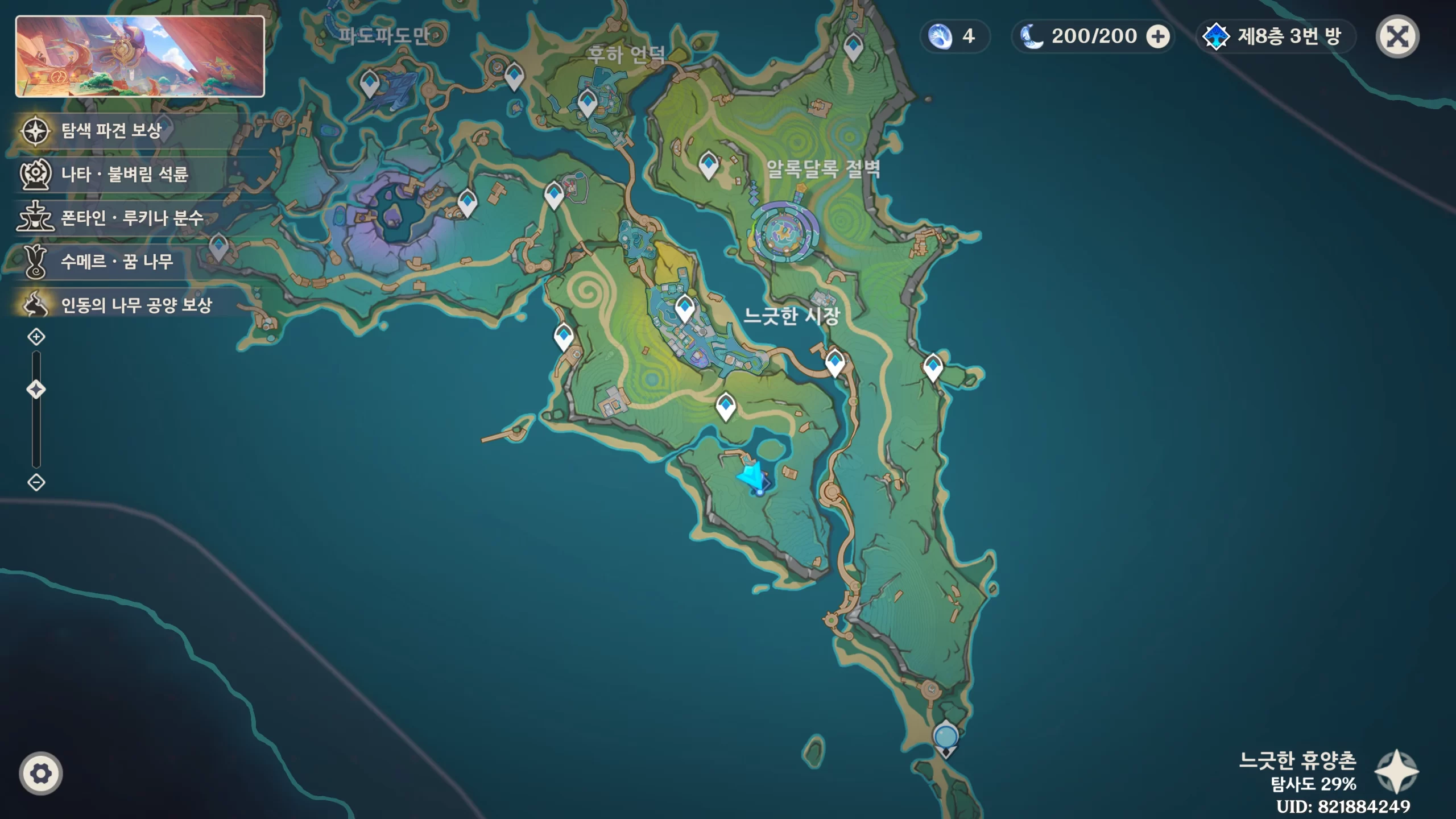
Task: Add resin with the plus button
Action: [x=1157, y=37]
